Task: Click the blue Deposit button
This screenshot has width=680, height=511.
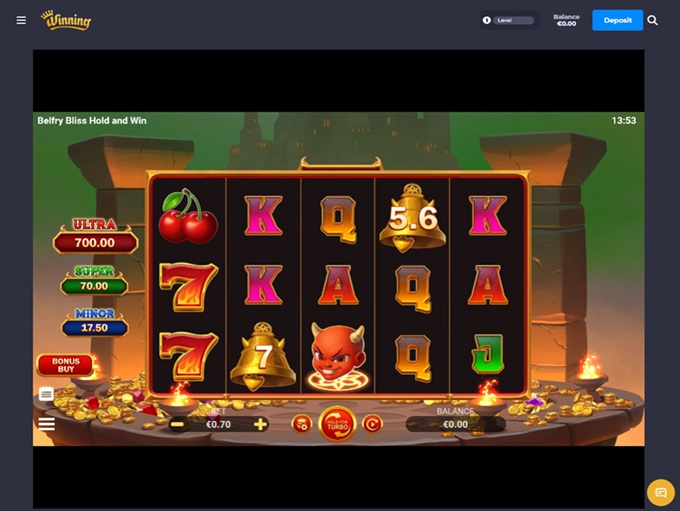Action: 617,20
